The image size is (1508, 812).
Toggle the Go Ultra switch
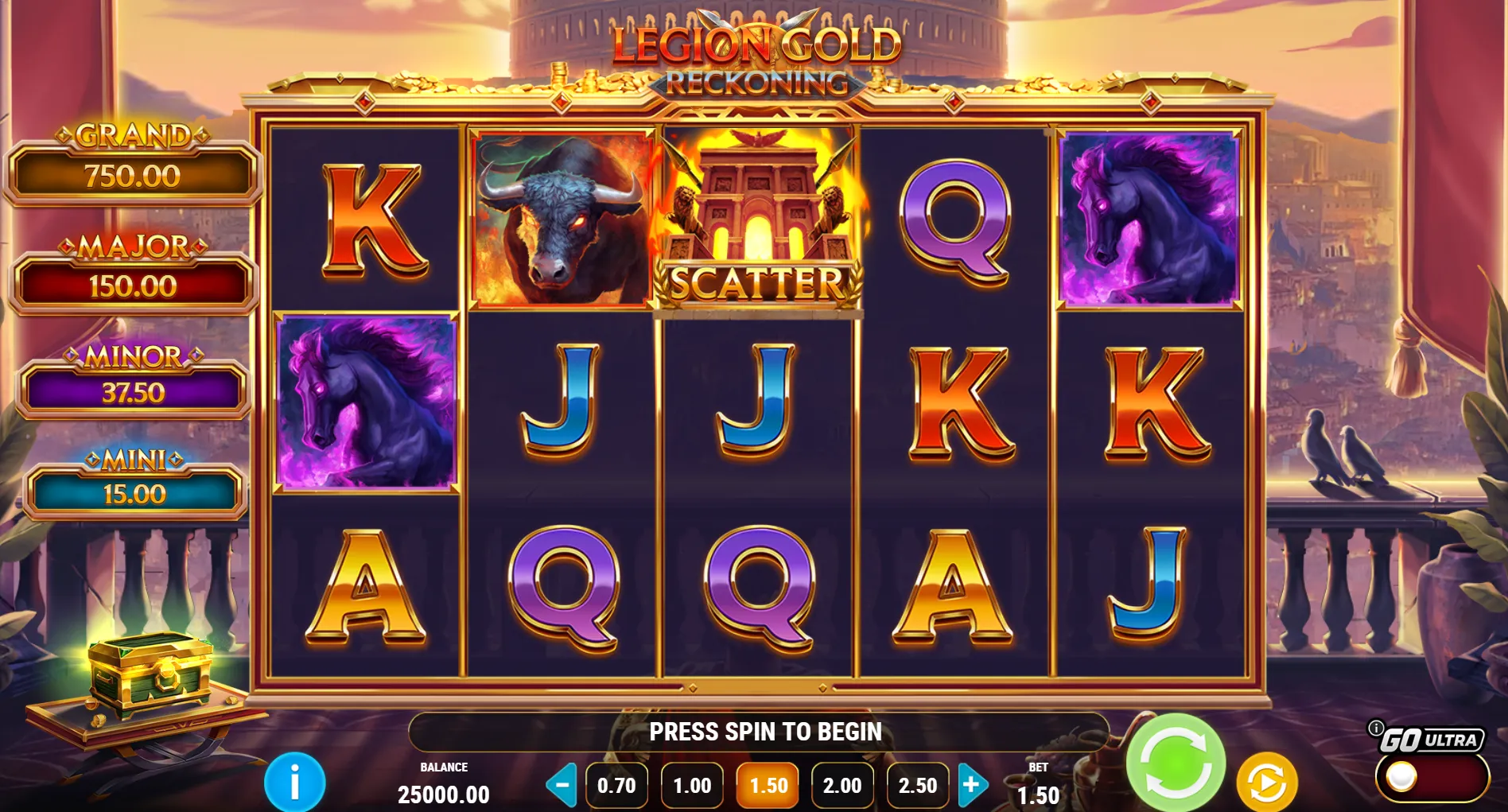1430,777
